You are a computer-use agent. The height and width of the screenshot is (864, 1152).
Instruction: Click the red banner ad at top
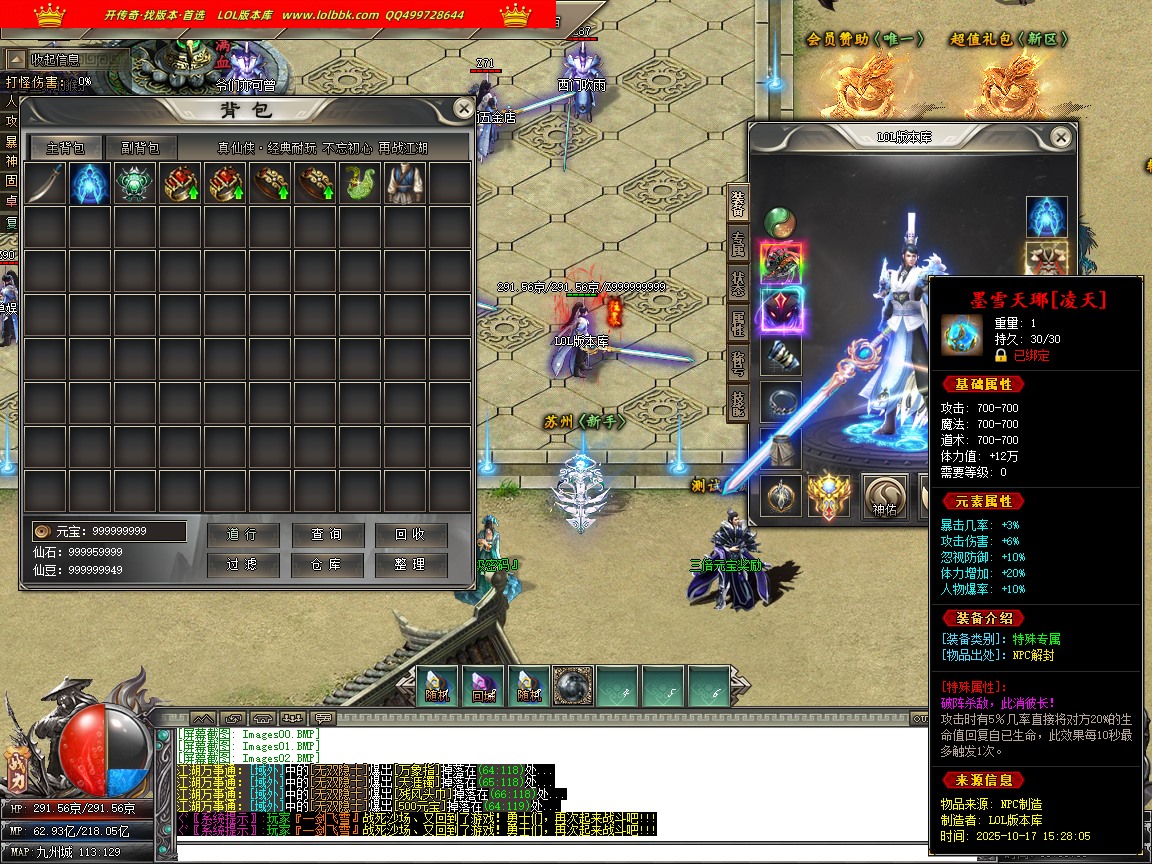(278, 14)
